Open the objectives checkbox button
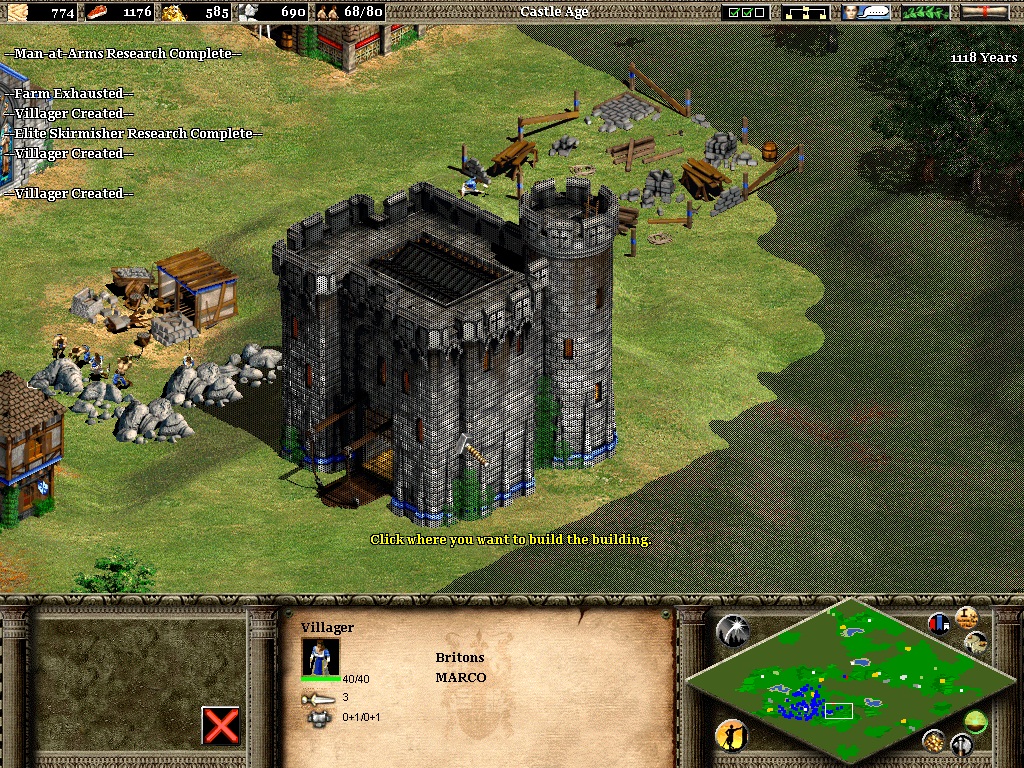The width and height of the screenshot is (1024, 768). [747, 12]
